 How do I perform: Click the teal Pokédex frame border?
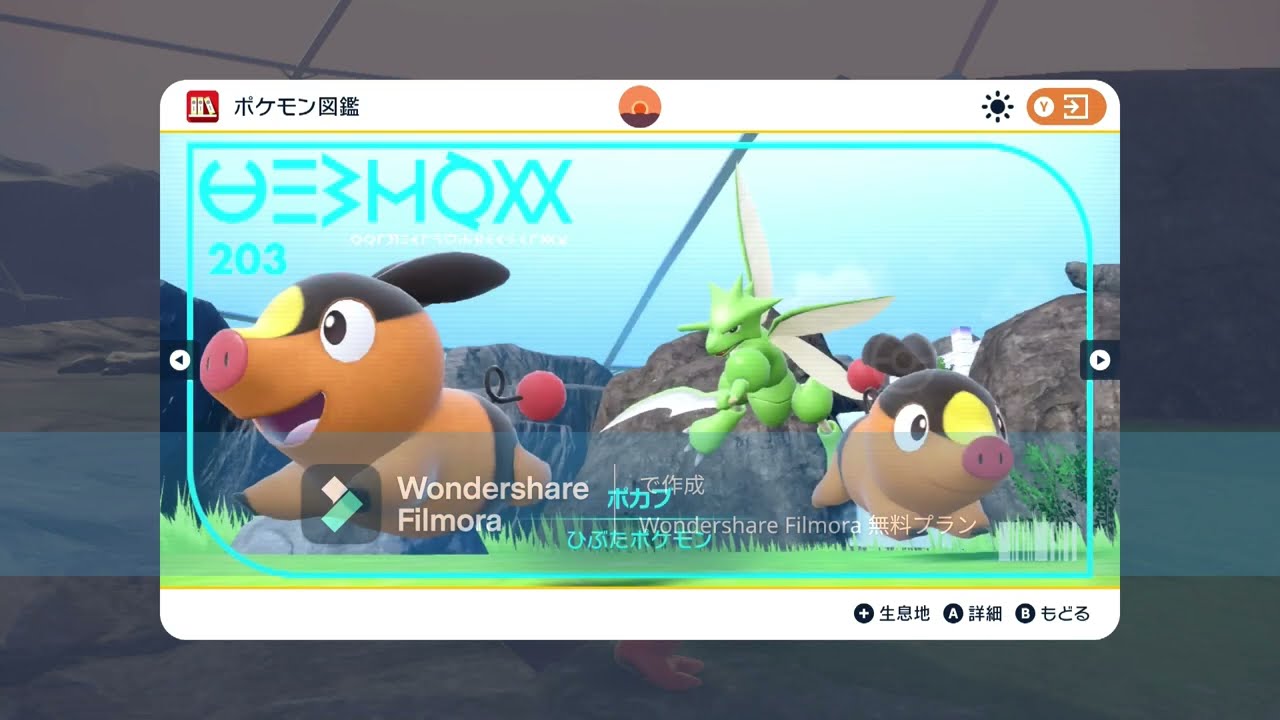click(640, 145)
